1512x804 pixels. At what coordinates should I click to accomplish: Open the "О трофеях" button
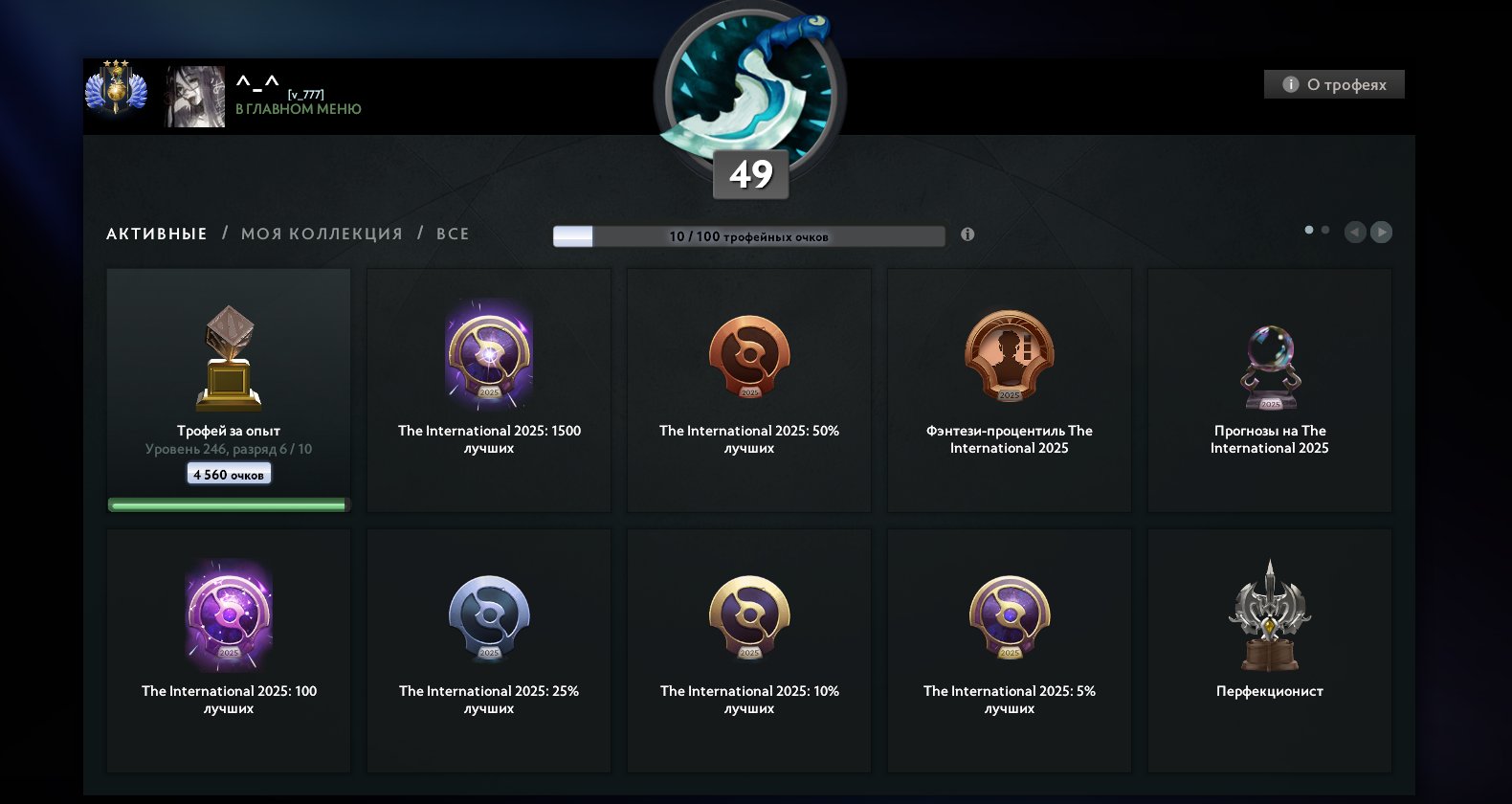tap(1334, 84)
